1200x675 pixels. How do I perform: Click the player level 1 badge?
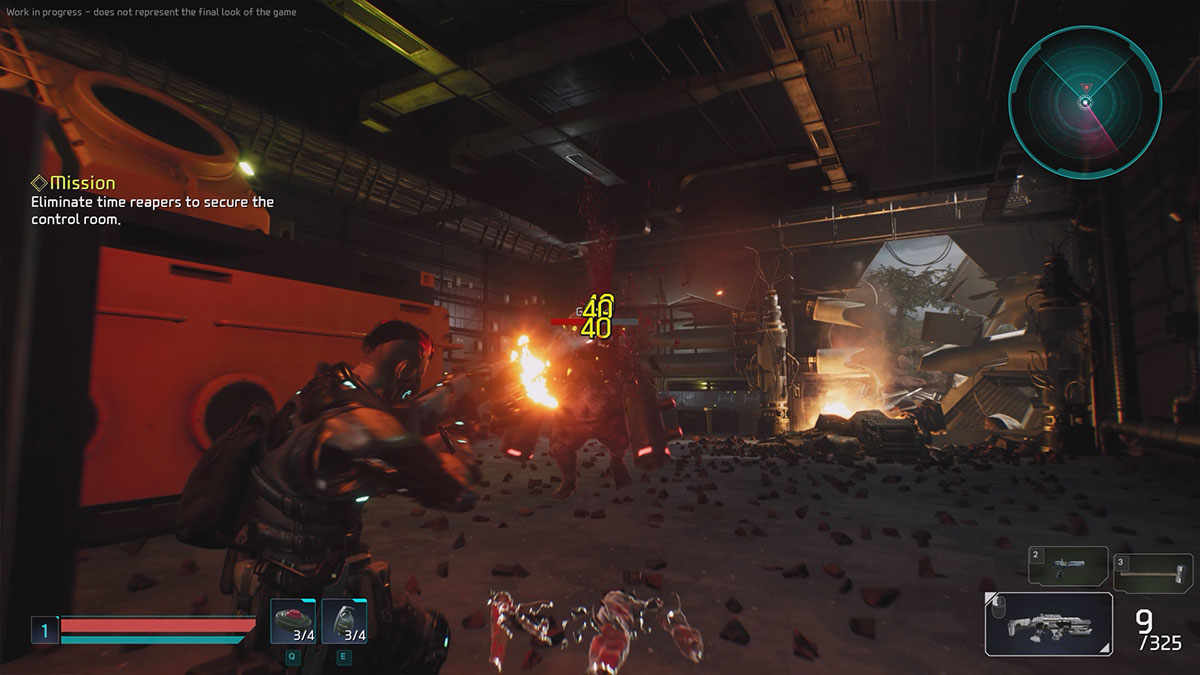[x=44, y=630]
